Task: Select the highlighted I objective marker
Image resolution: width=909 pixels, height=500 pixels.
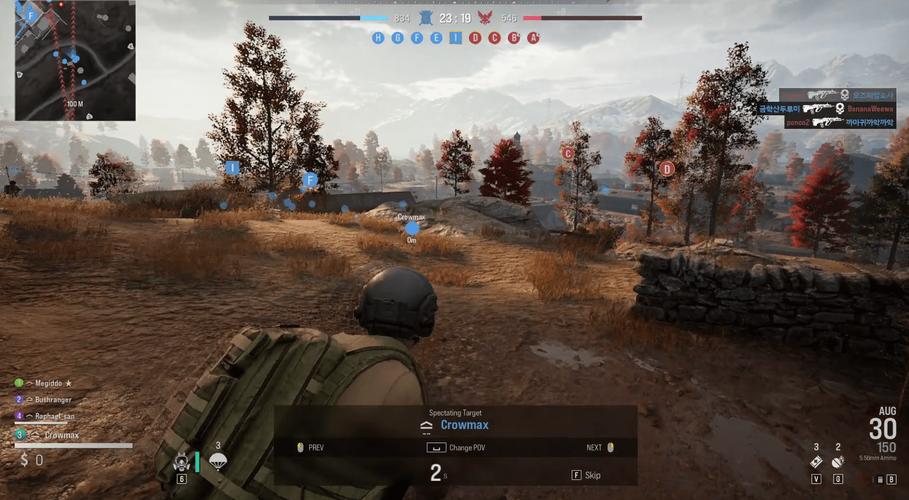Action: tap(456, 38)
